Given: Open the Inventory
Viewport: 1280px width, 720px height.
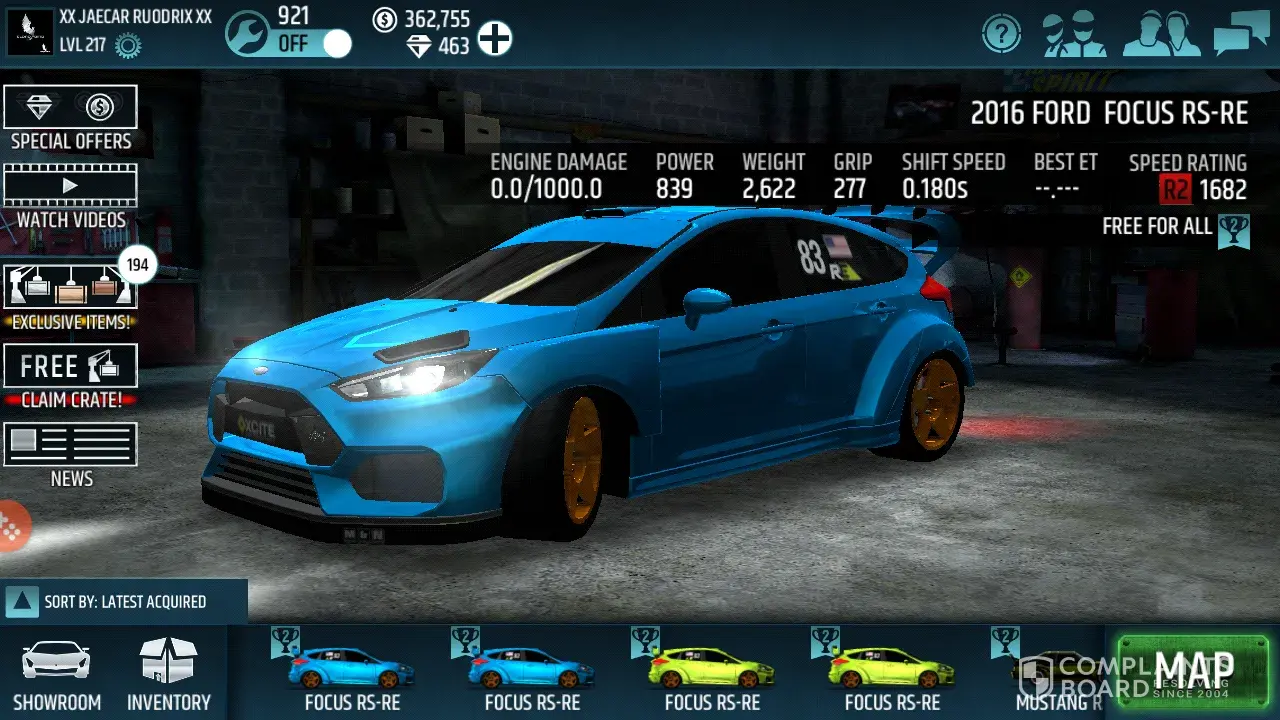Looking at the screenshot, I should coord(168,675).
